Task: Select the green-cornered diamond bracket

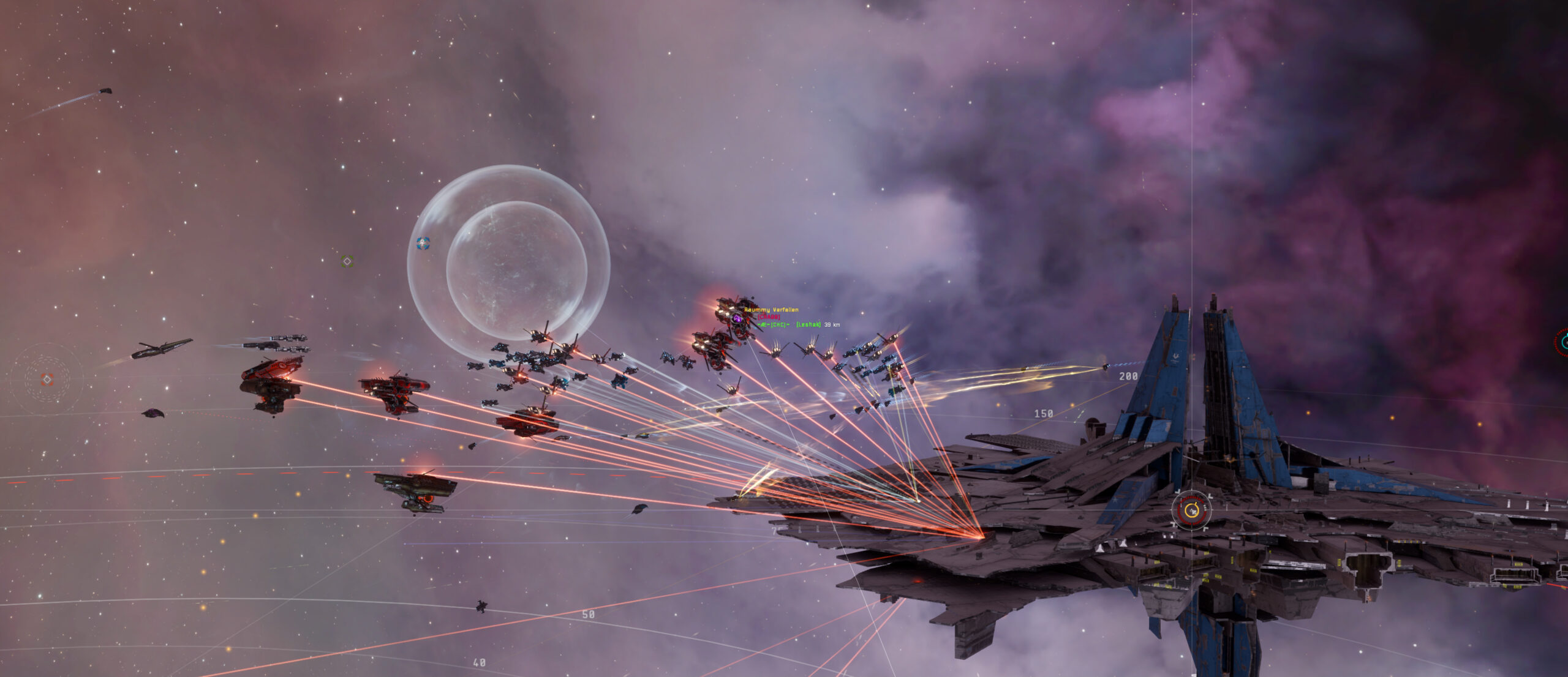Action: [347, 261]
